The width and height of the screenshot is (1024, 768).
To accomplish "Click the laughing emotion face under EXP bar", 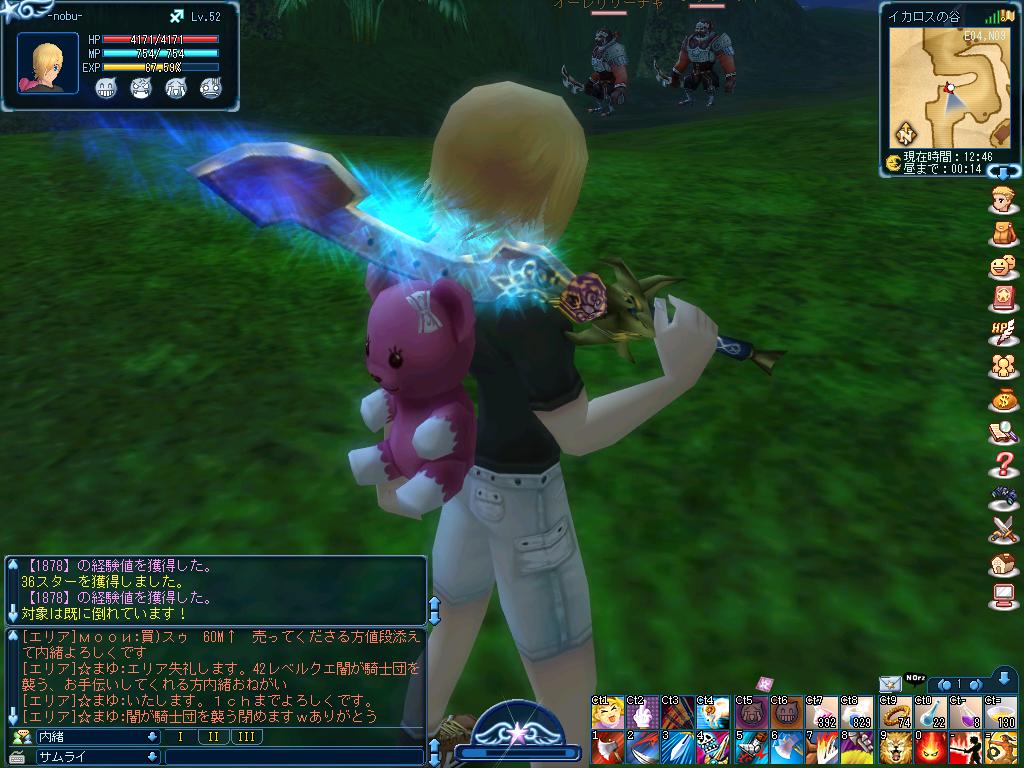I will pos(107,88).
